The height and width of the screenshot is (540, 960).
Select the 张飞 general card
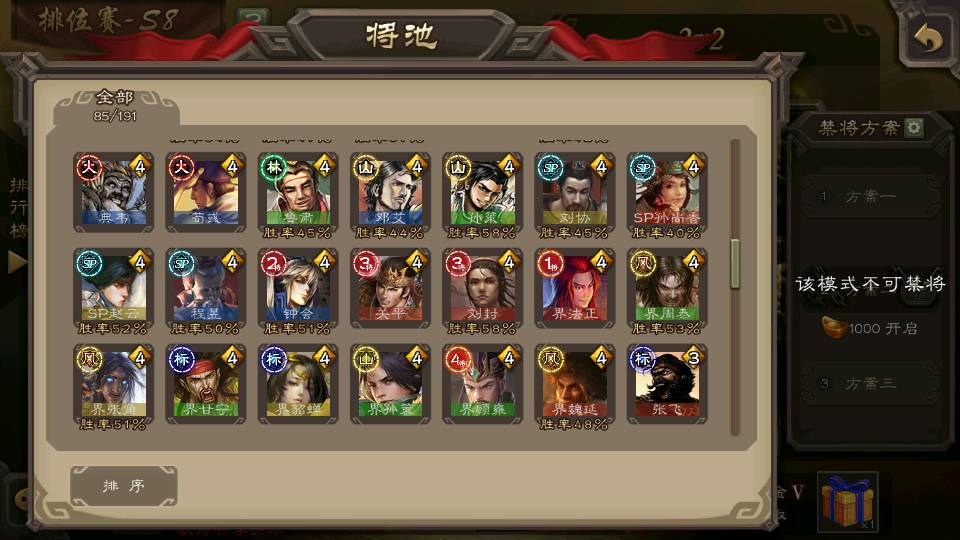666,383
